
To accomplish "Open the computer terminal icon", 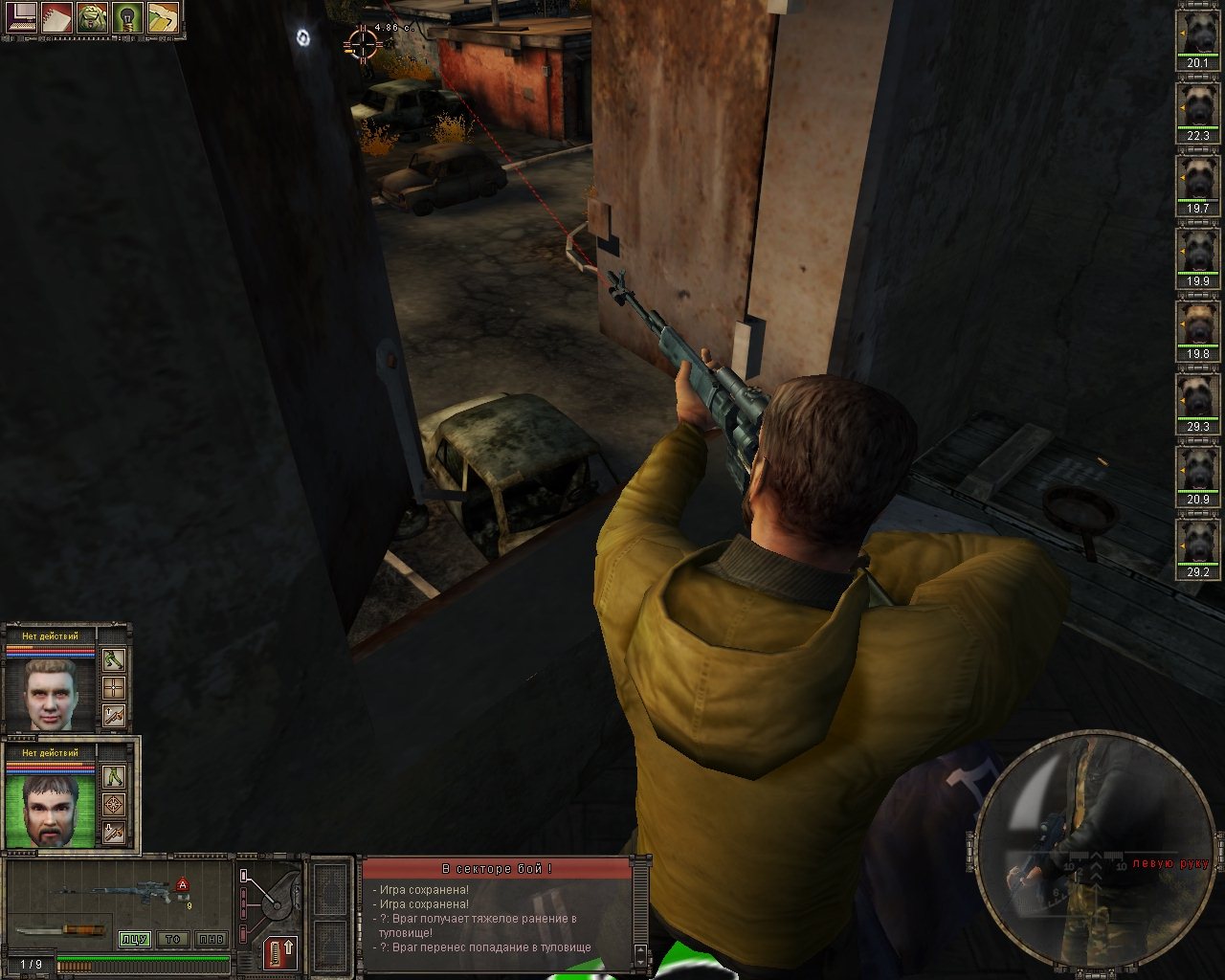I will pos(23,19).
